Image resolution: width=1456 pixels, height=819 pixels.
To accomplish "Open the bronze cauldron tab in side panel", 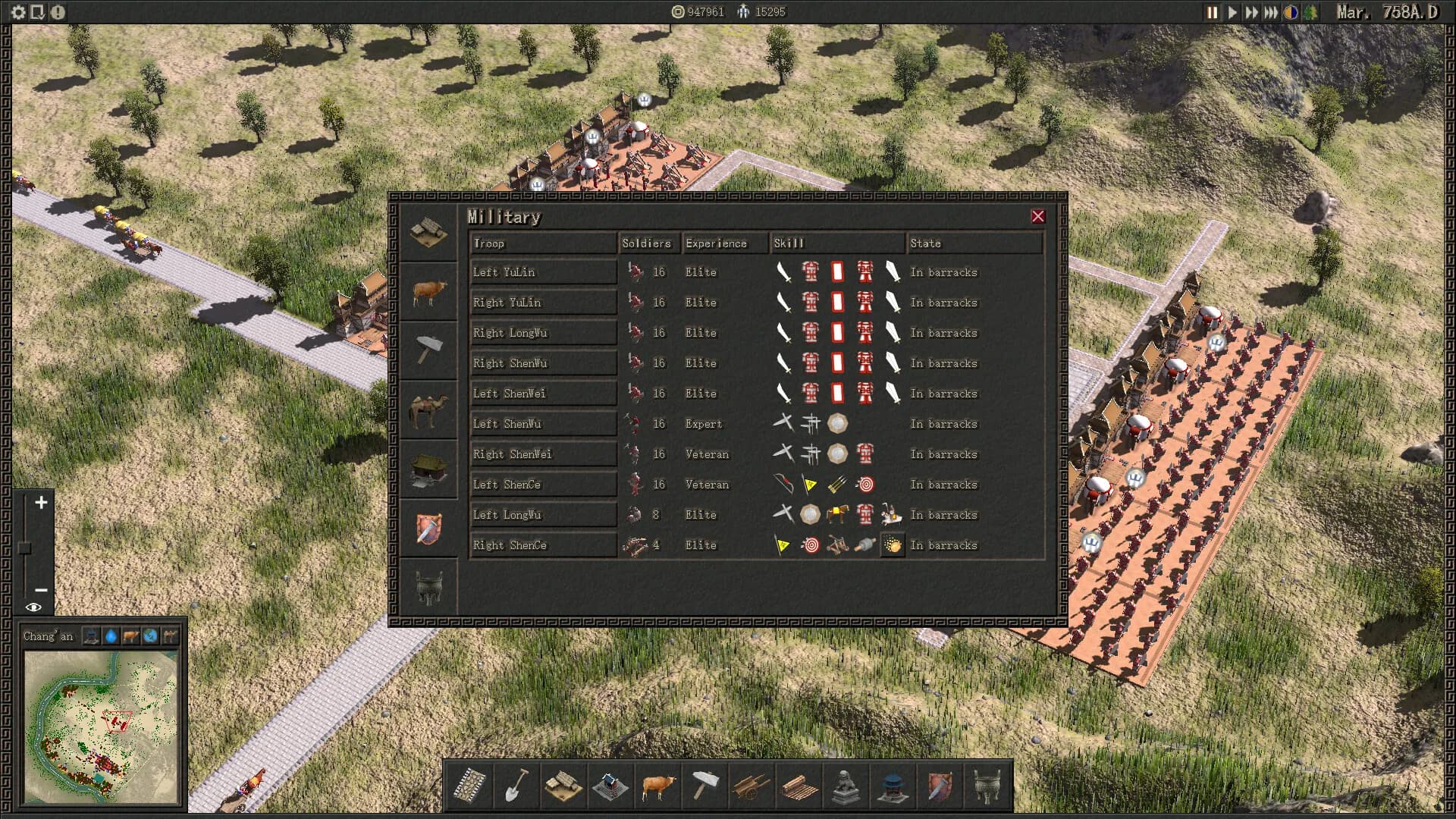I will pyautogui.click(x=428, y=588).
